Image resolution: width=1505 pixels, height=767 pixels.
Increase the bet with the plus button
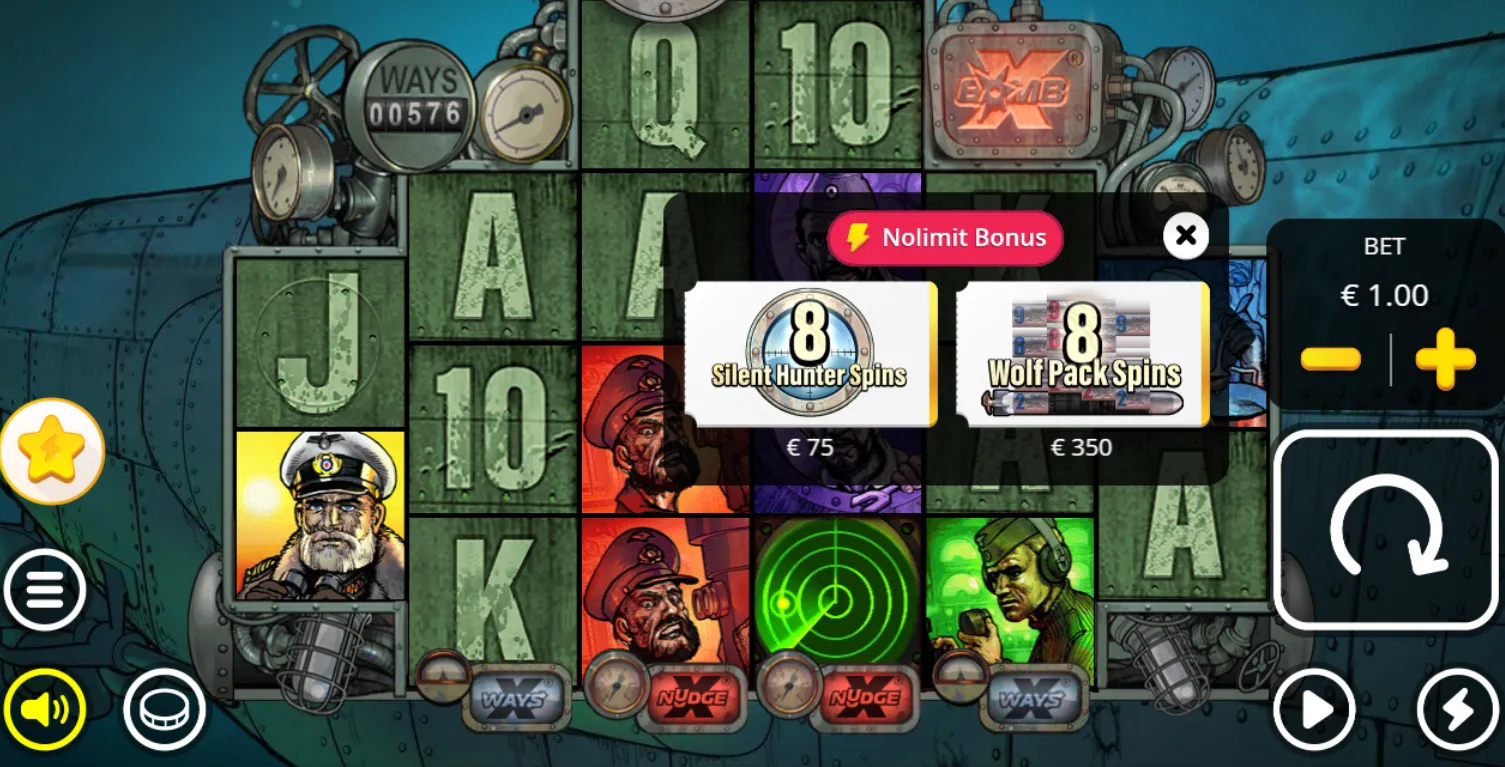click(1445, 359)
